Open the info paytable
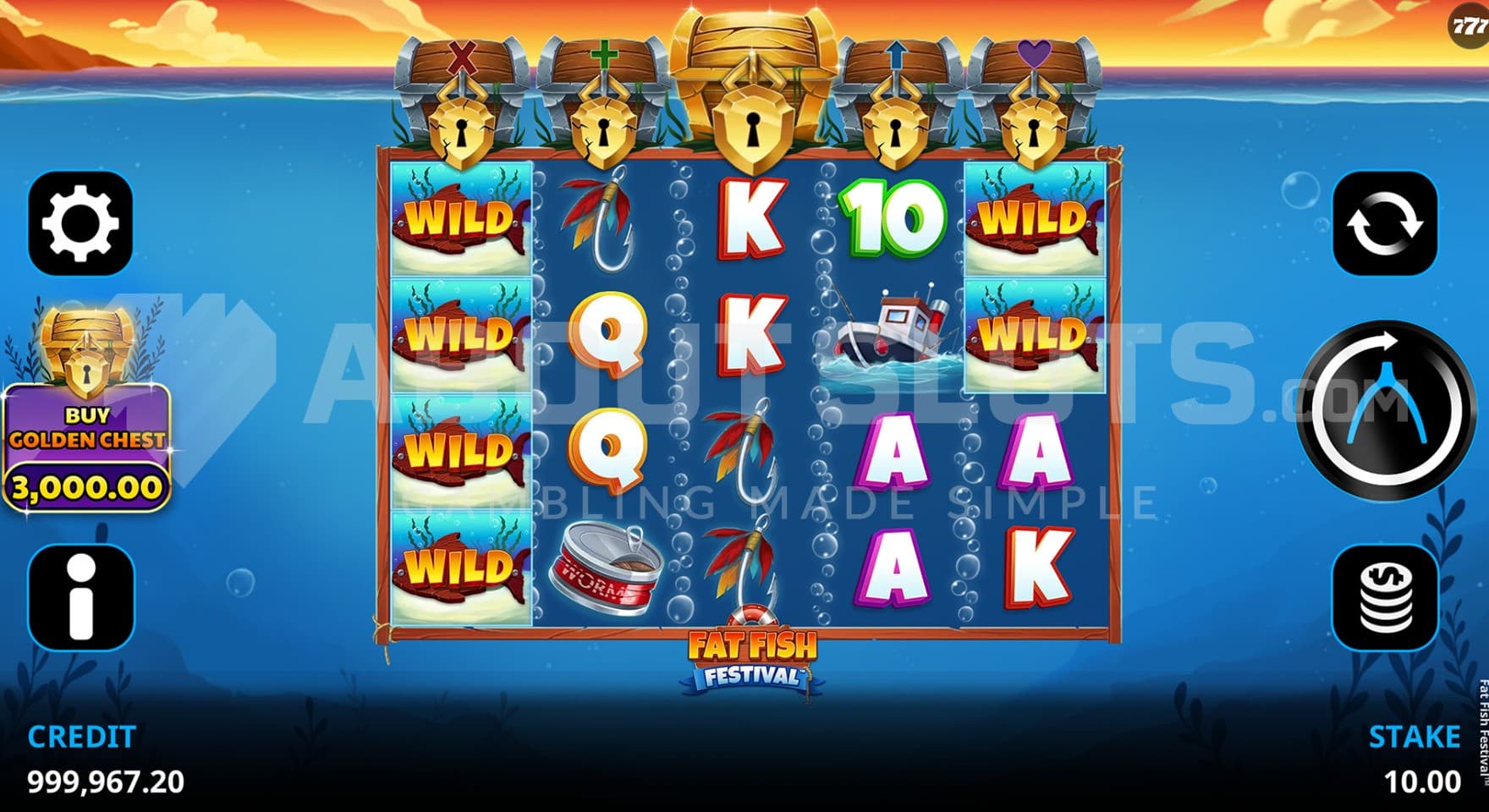The image size is (1489, 812). click(80, 597)
